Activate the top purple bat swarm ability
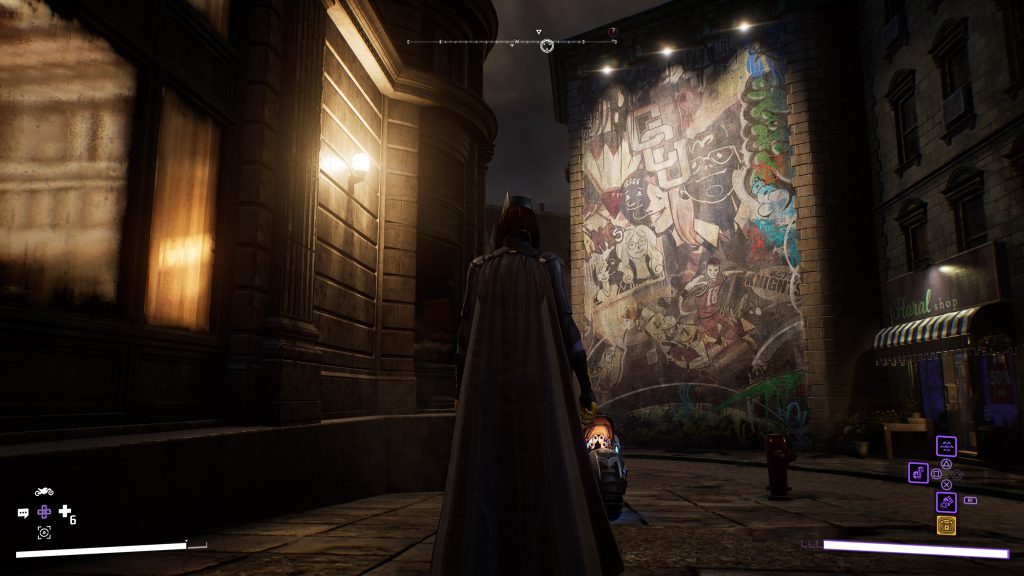Screen dimensions: 1024x576 click(x=946, y=447)
